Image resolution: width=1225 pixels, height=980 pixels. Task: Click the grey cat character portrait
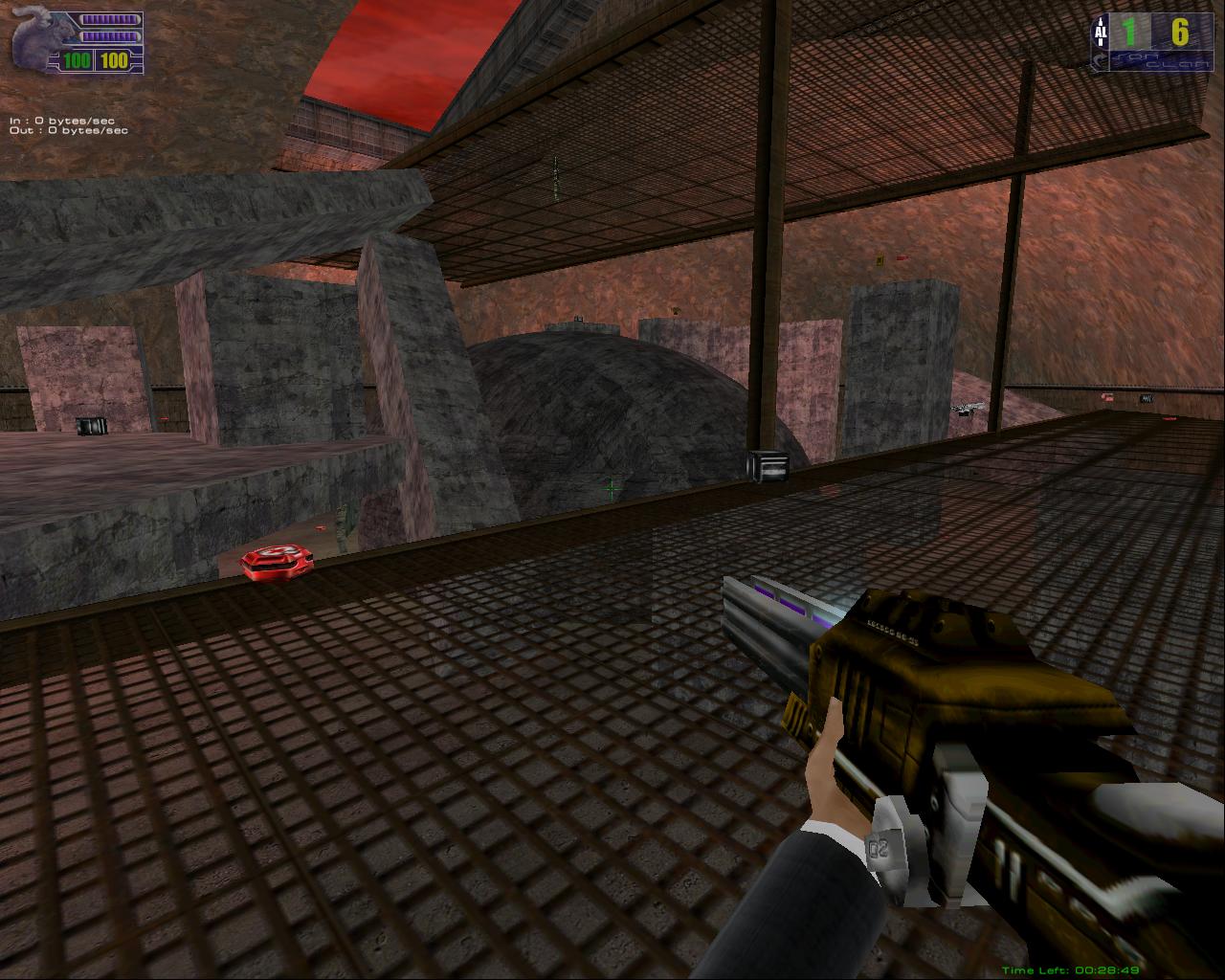pyautogui.click(x=38, y=40)
